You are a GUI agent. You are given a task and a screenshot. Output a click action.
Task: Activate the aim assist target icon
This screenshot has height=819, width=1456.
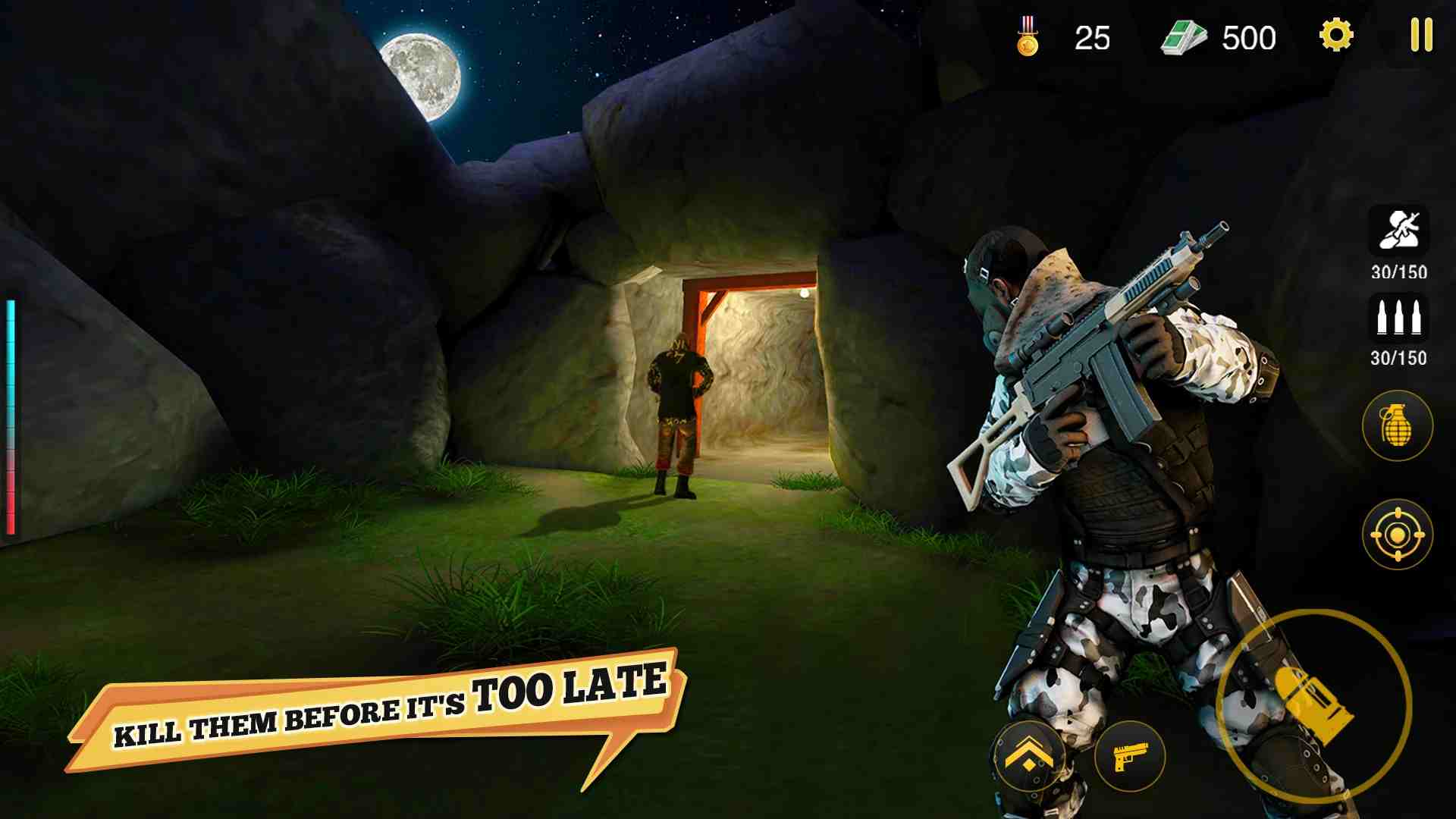[x=1398, y=536]
